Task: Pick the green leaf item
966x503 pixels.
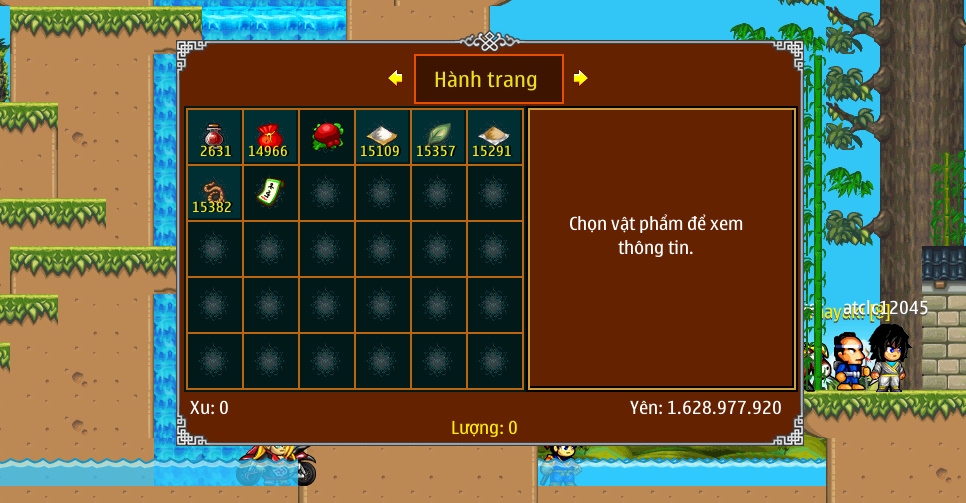Action: 439,137
